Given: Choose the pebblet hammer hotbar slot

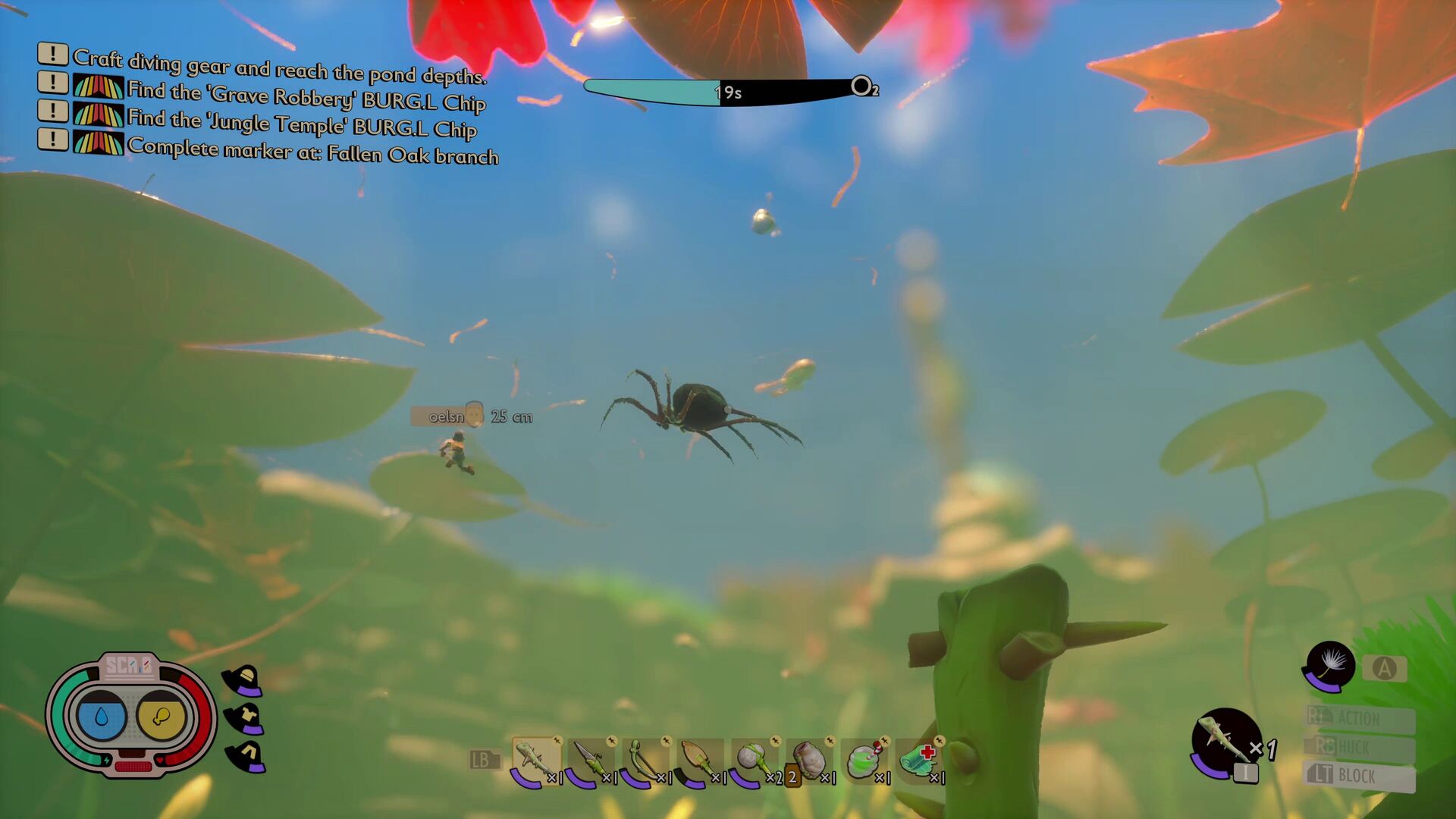Looking at the screenshot, I should (x=754, y=761).
